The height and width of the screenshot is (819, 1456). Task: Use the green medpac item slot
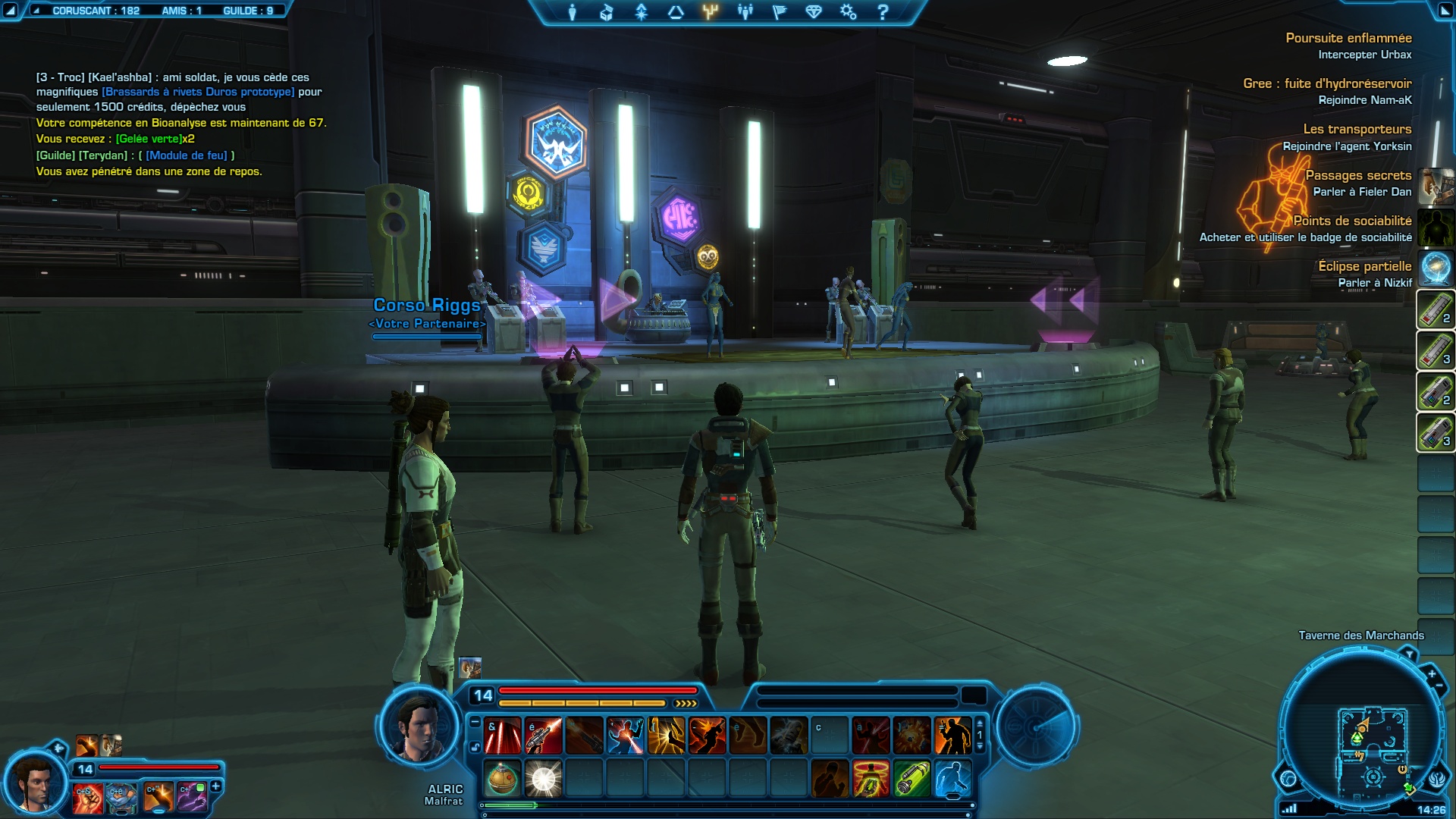(912, 778)
